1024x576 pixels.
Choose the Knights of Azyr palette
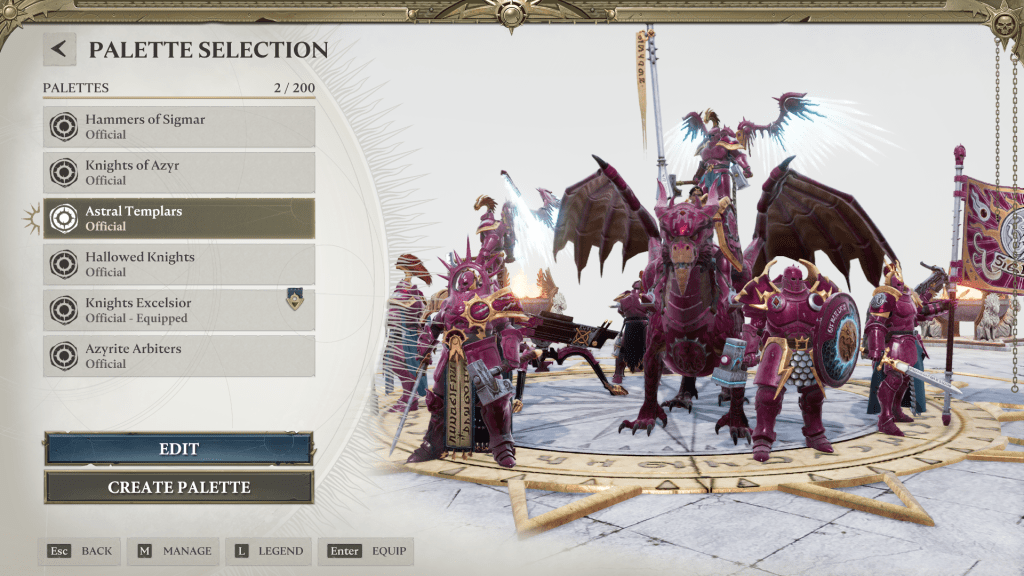tap(179, 173)
